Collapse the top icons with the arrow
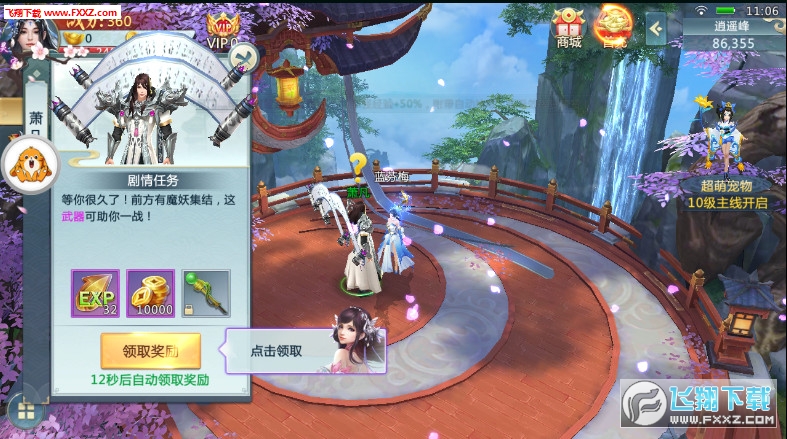 point(656,29)
